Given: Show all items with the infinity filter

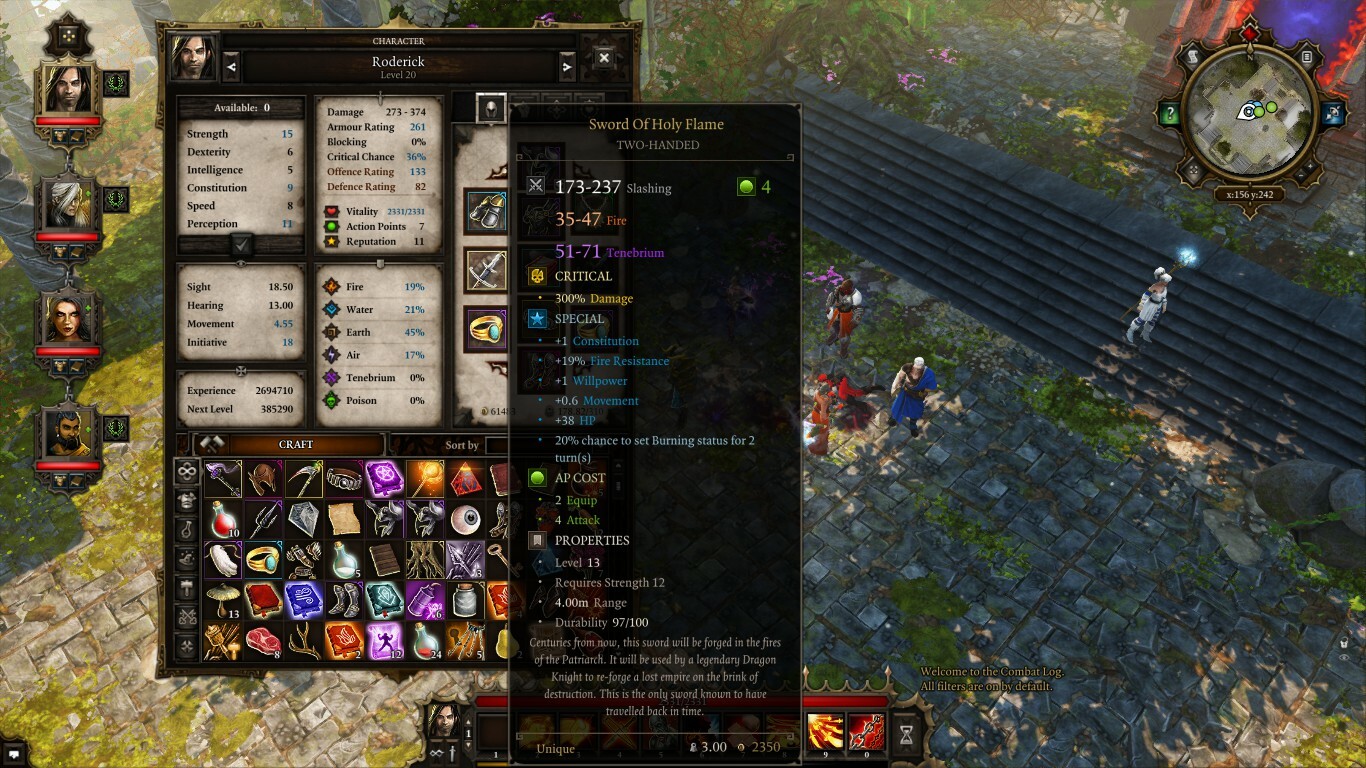Looking at the screenshot, I should click(x=187, y=472).
